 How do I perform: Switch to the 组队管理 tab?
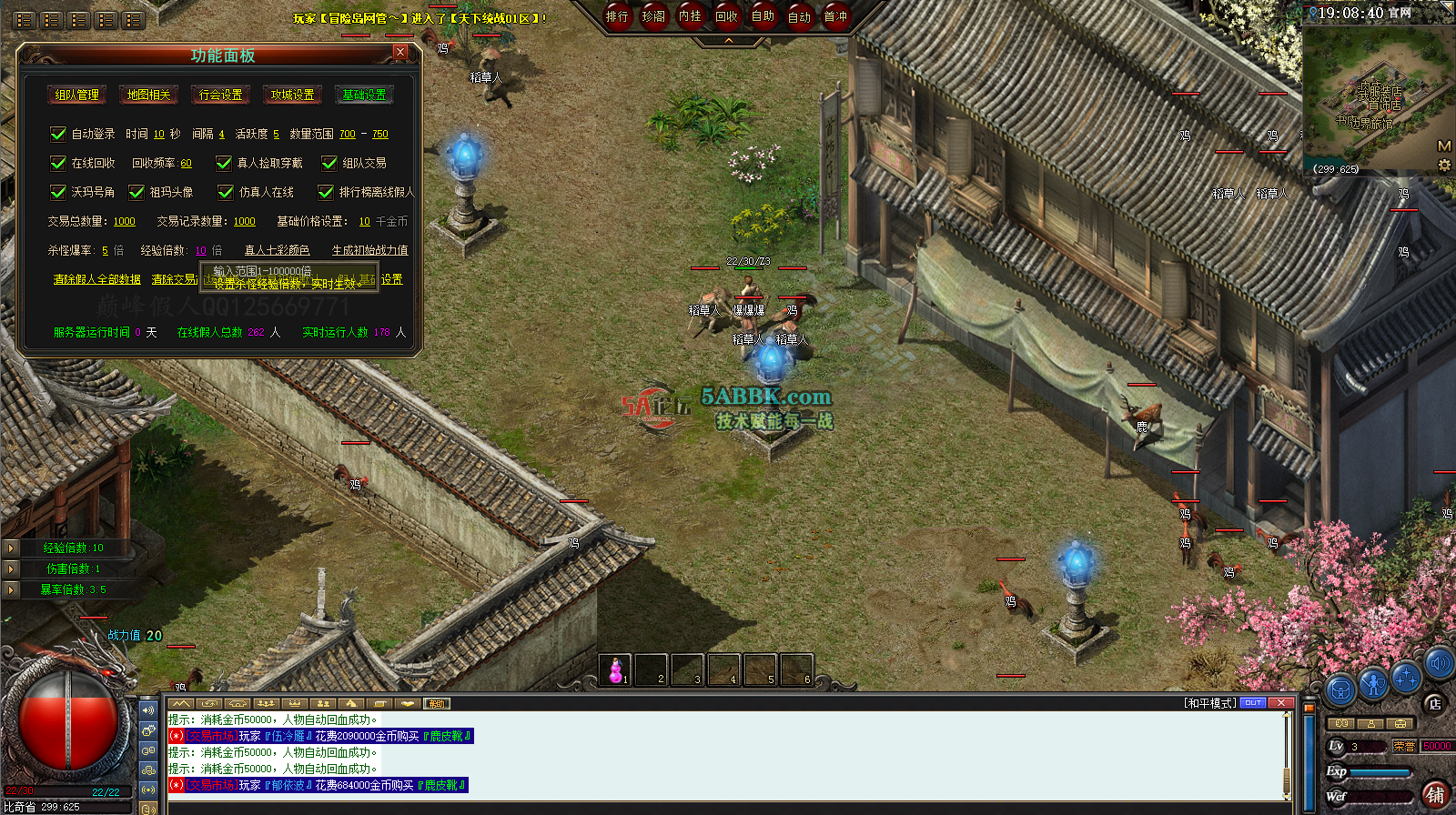(x=76, y=95)
